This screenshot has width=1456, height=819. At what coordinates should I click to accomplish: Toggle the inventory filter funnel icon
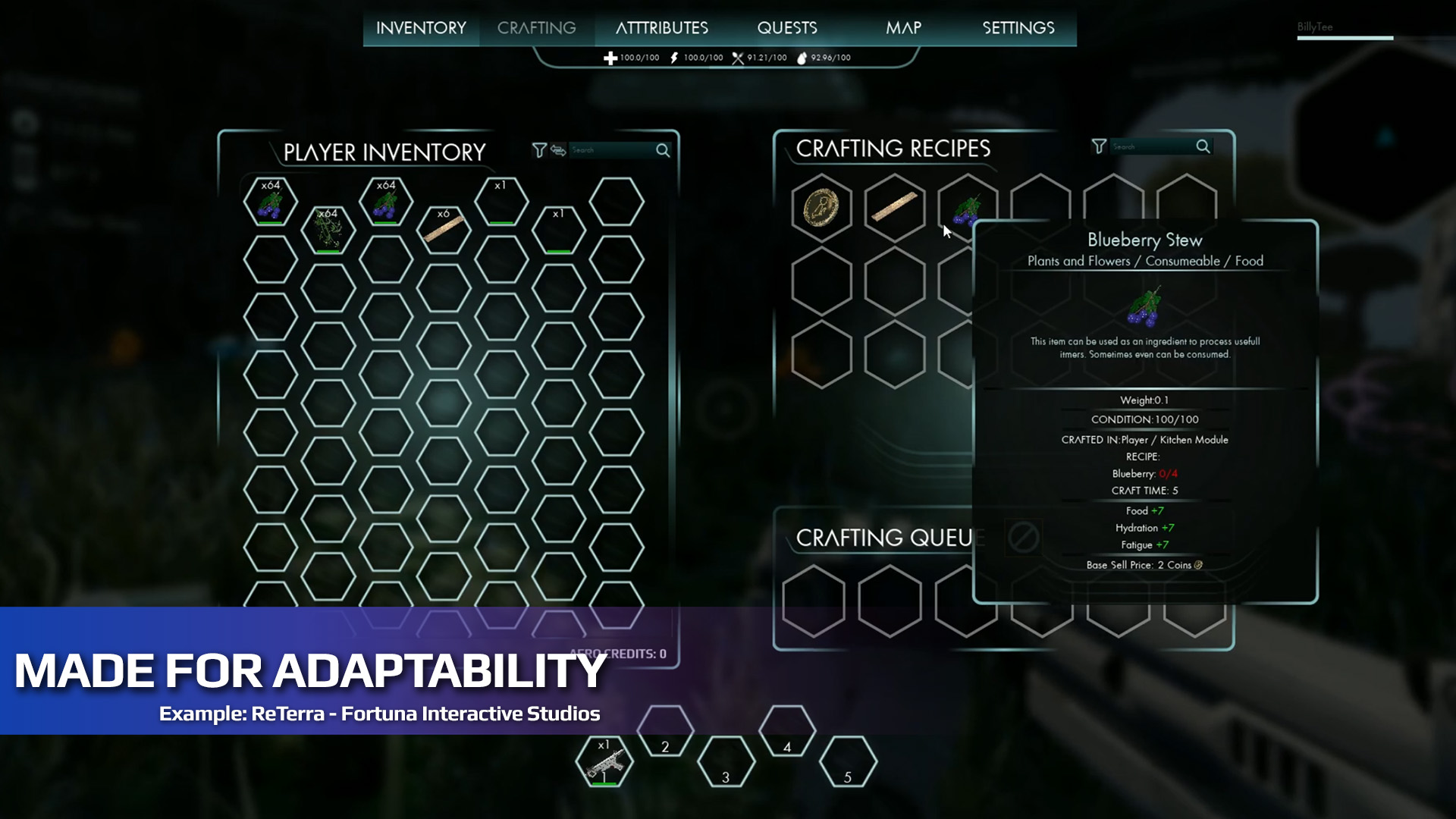coord(538,151)
